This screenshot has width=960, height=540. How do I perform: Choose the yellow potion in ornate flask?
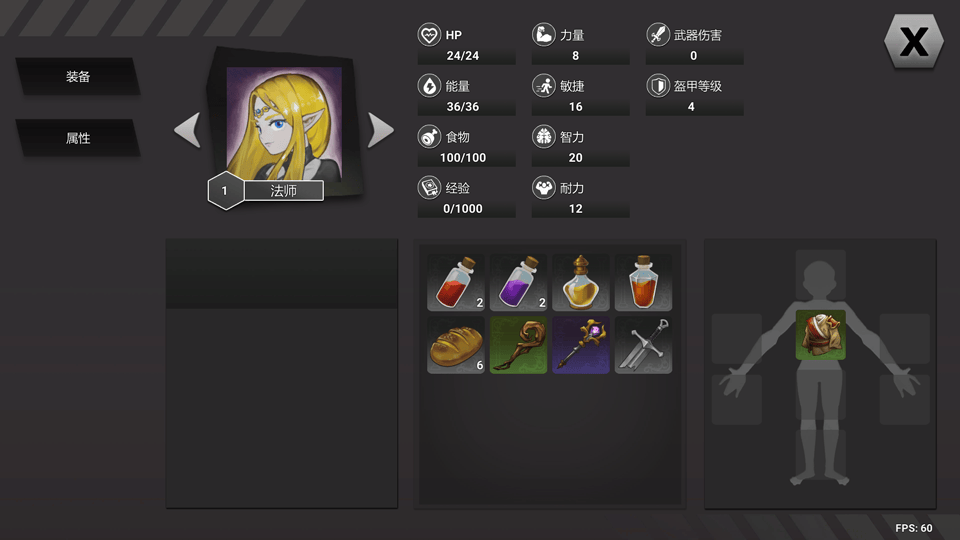tap(581, 282)
